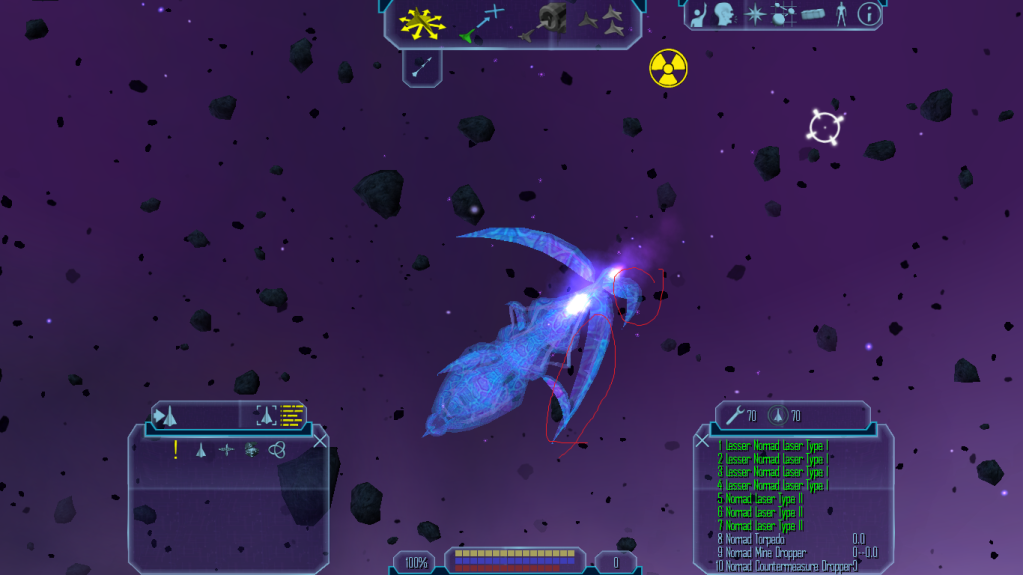Switch the target view with the bracketed ship icon
Screen dimensions: 1023x575
click(266, 416)
